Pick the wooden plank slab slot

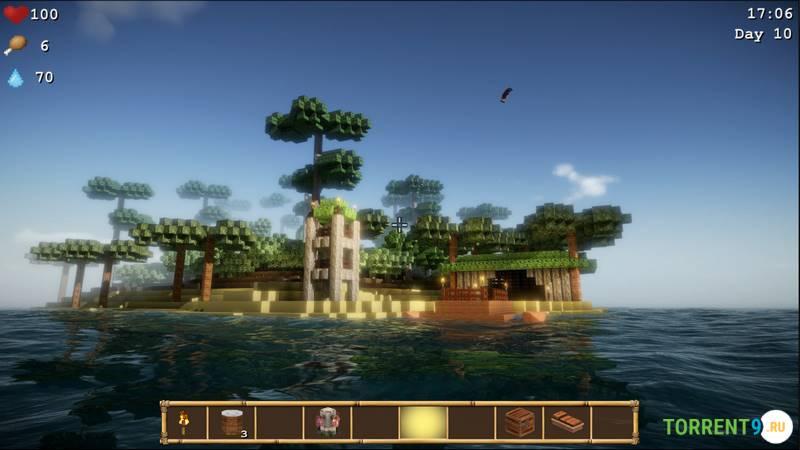pos(567,423)
